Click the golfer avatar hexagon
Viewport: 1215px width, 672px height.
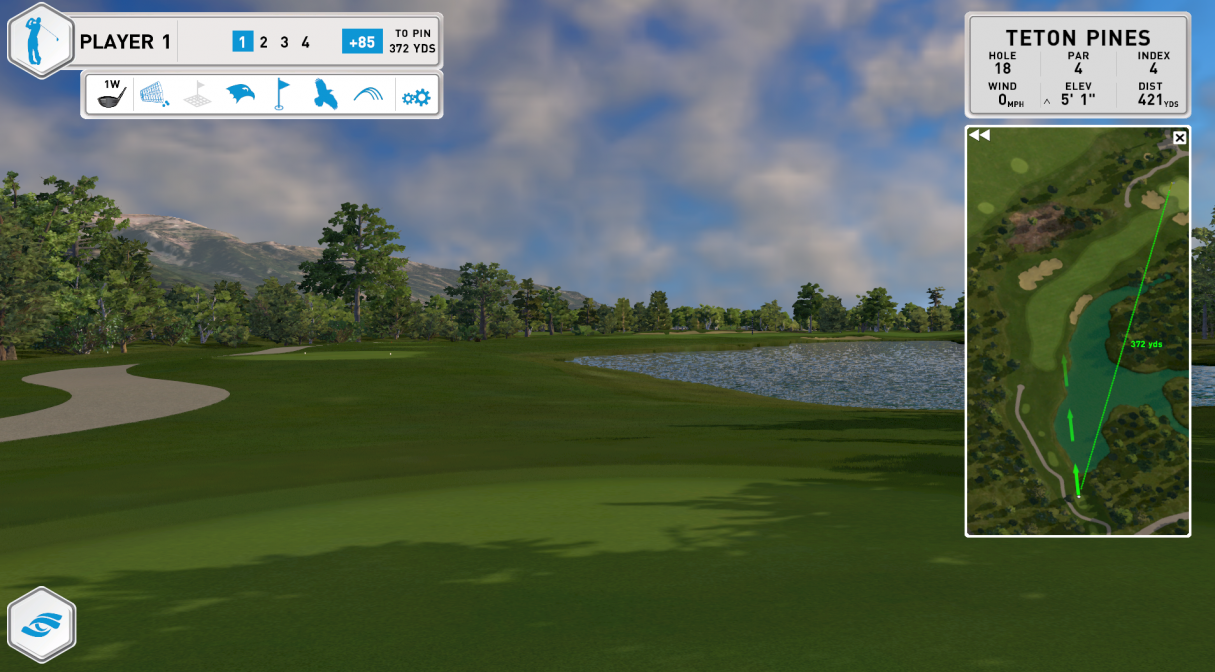[x=41, y=42]
